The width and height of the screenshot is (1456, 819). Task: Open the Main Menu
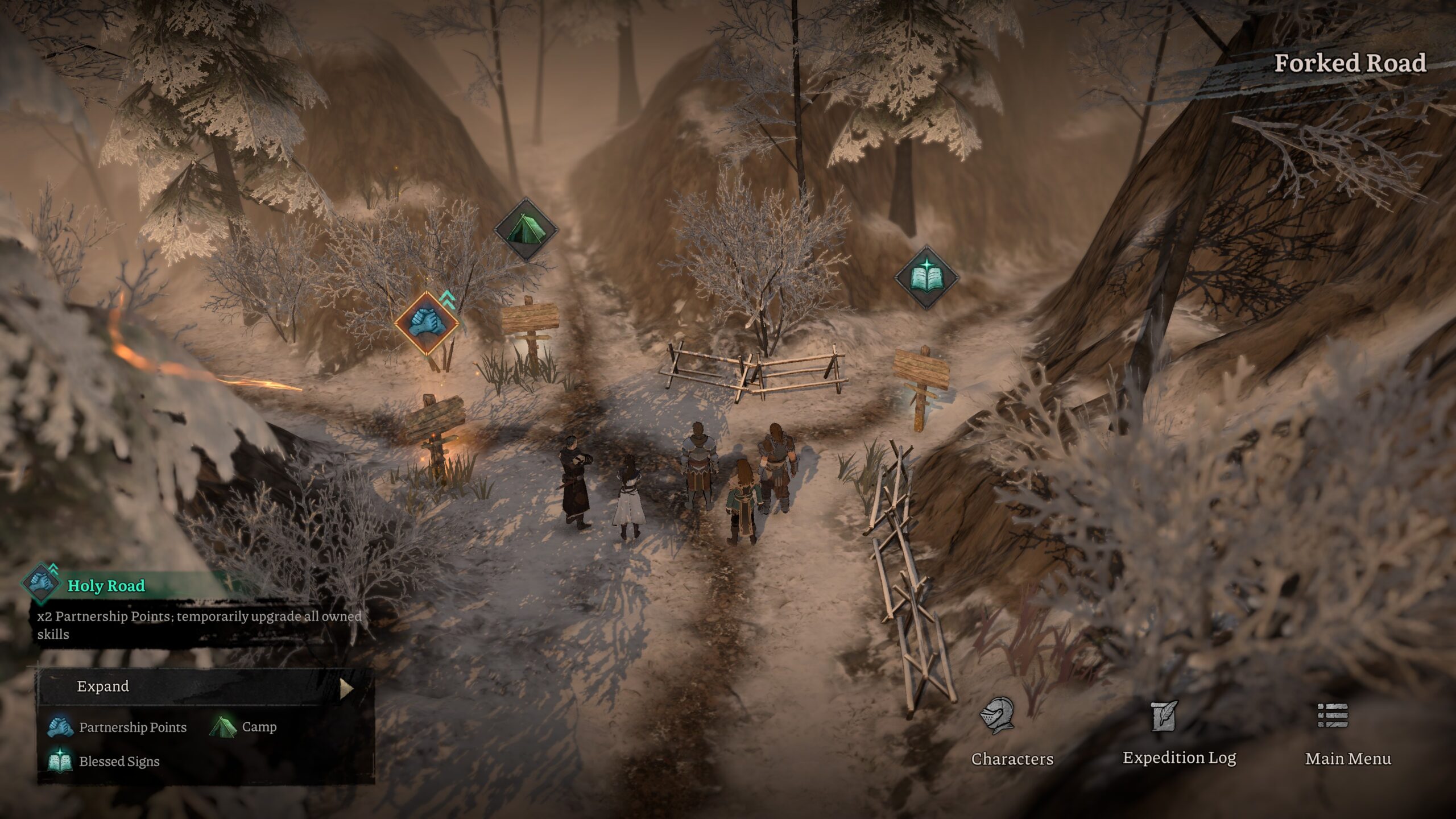coord(1347,733)
